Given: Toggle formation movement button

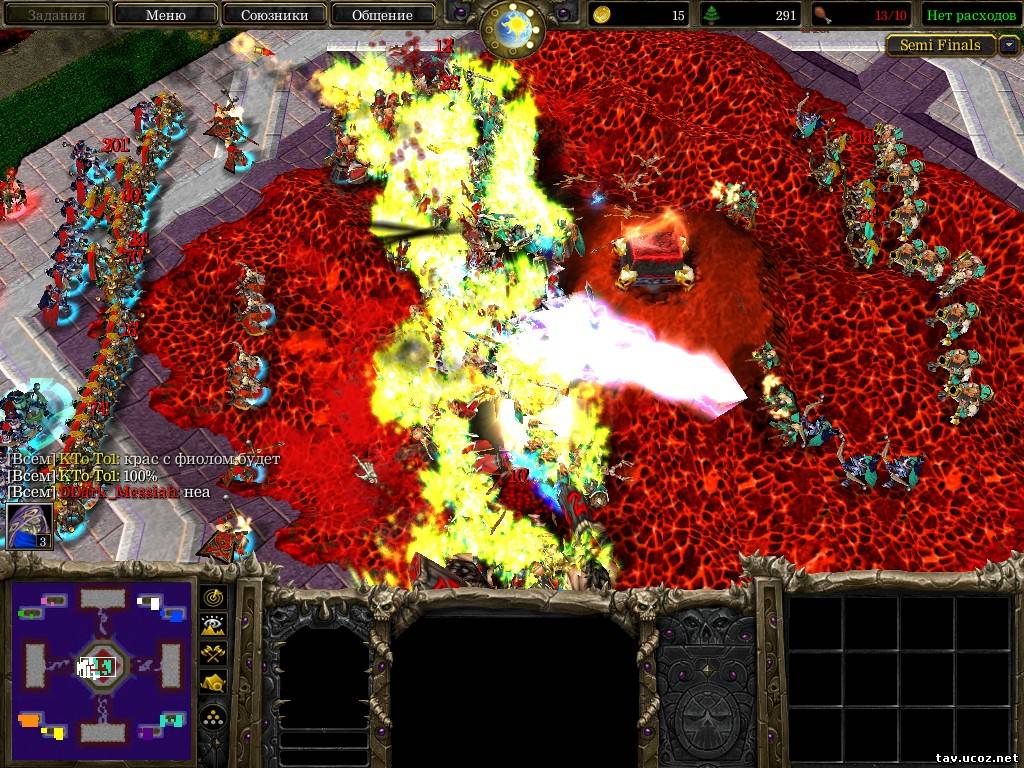Looking at the screenshot, I should pyautogui.click(x=214, y=716).
